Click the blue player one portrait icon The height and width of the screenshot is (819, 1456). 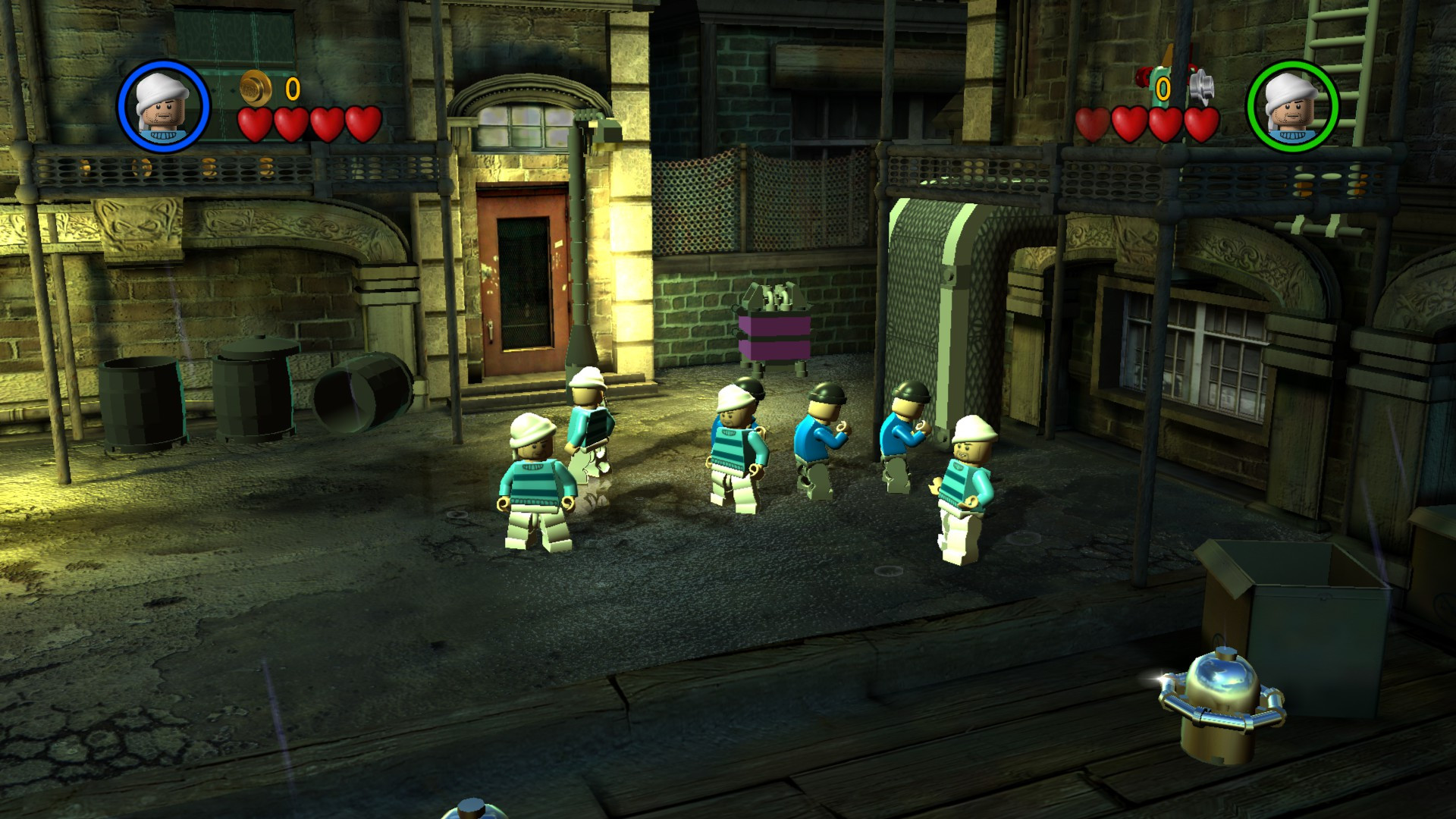[162, 106]
